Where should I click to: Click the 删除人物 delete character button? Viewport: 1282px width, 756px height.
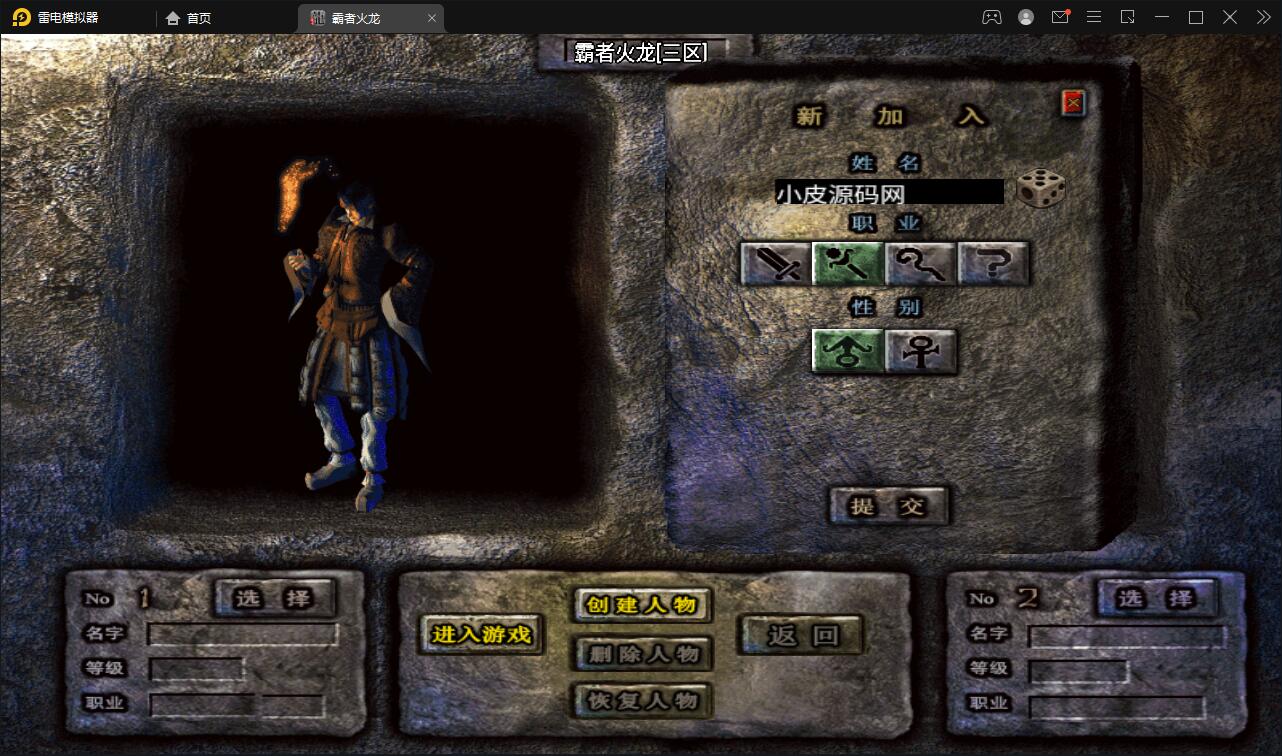(x=641, y=655)
